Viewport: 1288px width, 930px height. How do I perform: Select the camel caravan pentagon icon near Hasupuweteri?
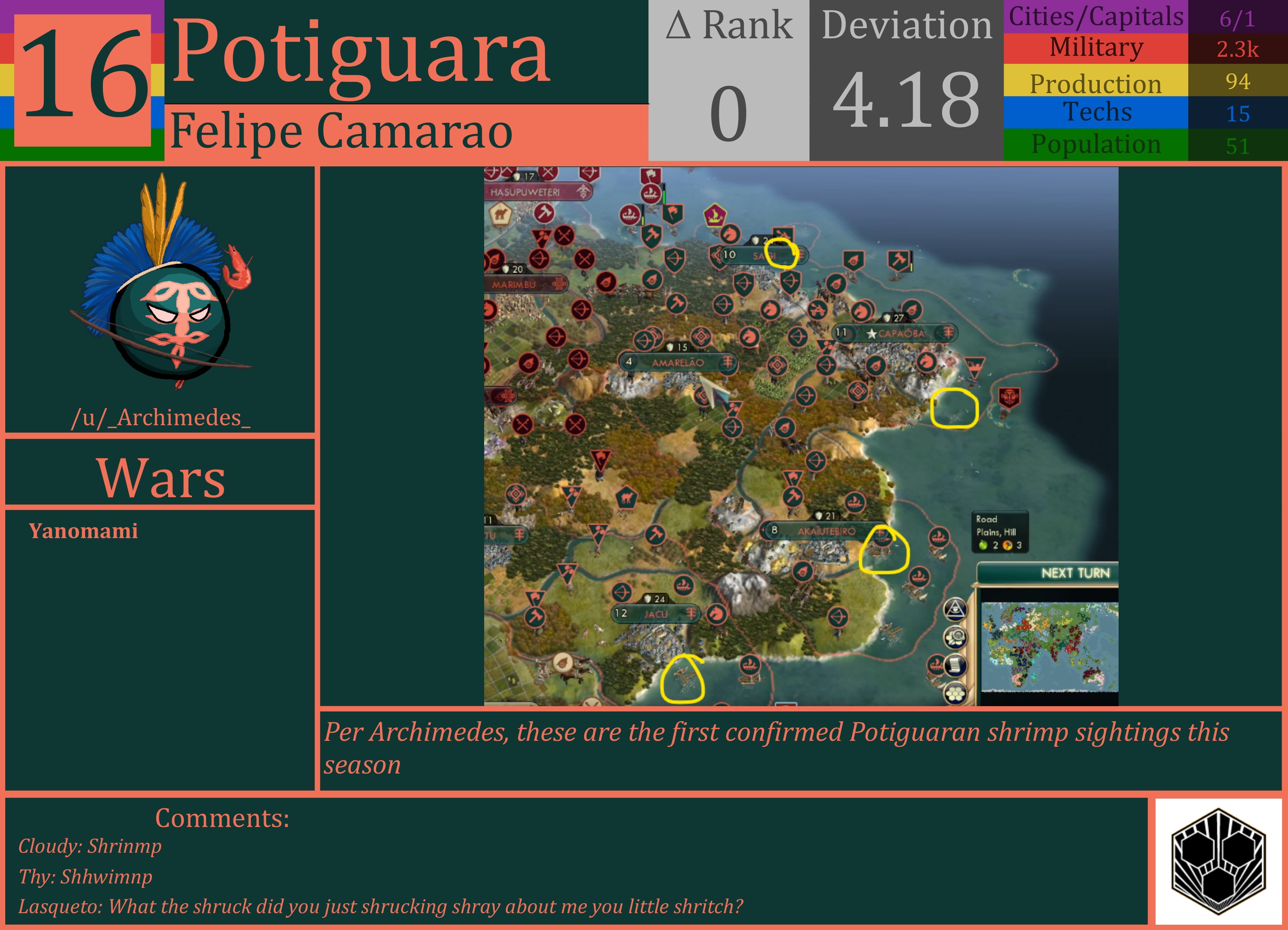501,214
